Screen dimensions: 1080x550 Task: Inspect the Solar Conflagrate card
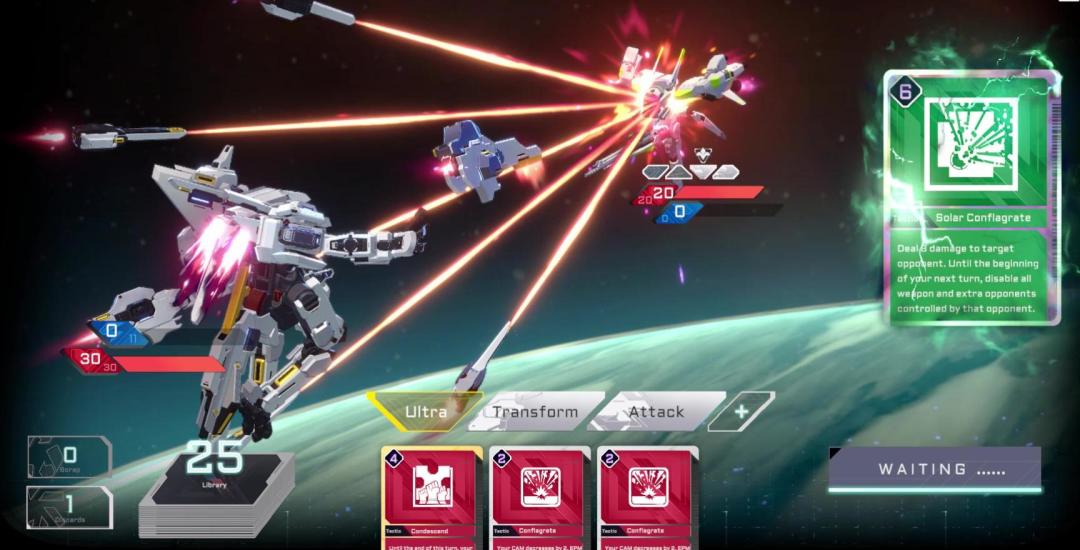(x=971, y=197)
